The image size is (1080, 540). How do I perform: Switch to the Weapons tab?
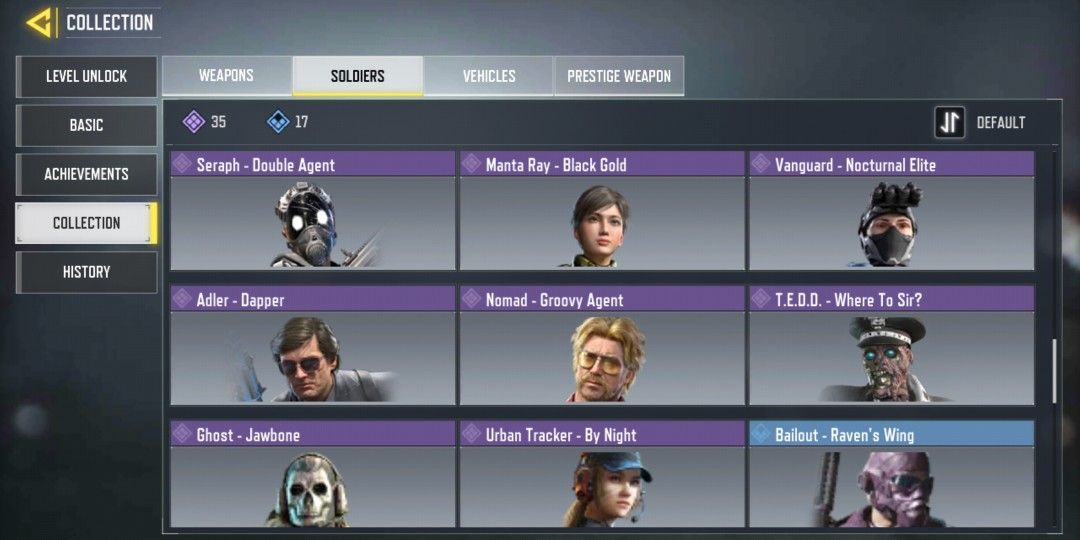pyautogui.click(x=226, y=76)
